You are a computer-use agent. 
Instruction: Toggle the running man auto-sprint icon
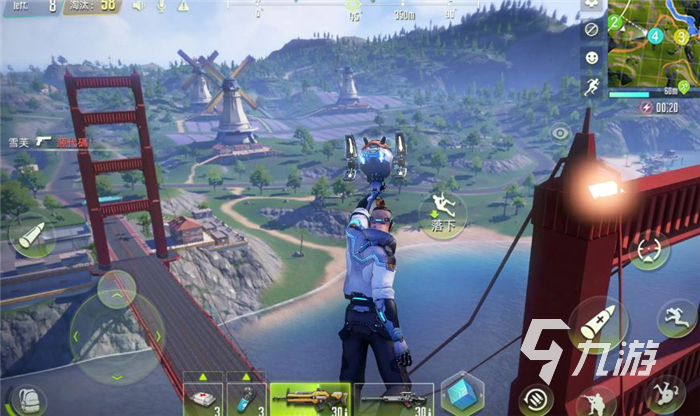[x=592, y=87]
